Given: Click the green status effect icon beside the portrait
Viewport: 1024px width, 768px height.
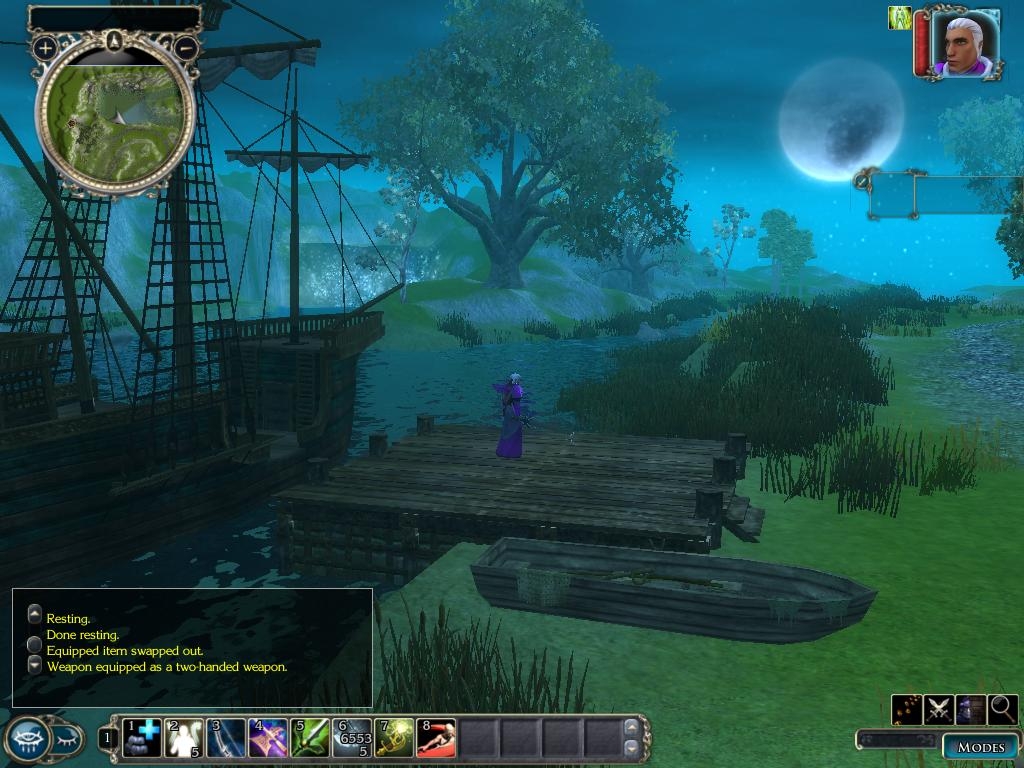Looking at the screenshot, I should coord(899,18).
